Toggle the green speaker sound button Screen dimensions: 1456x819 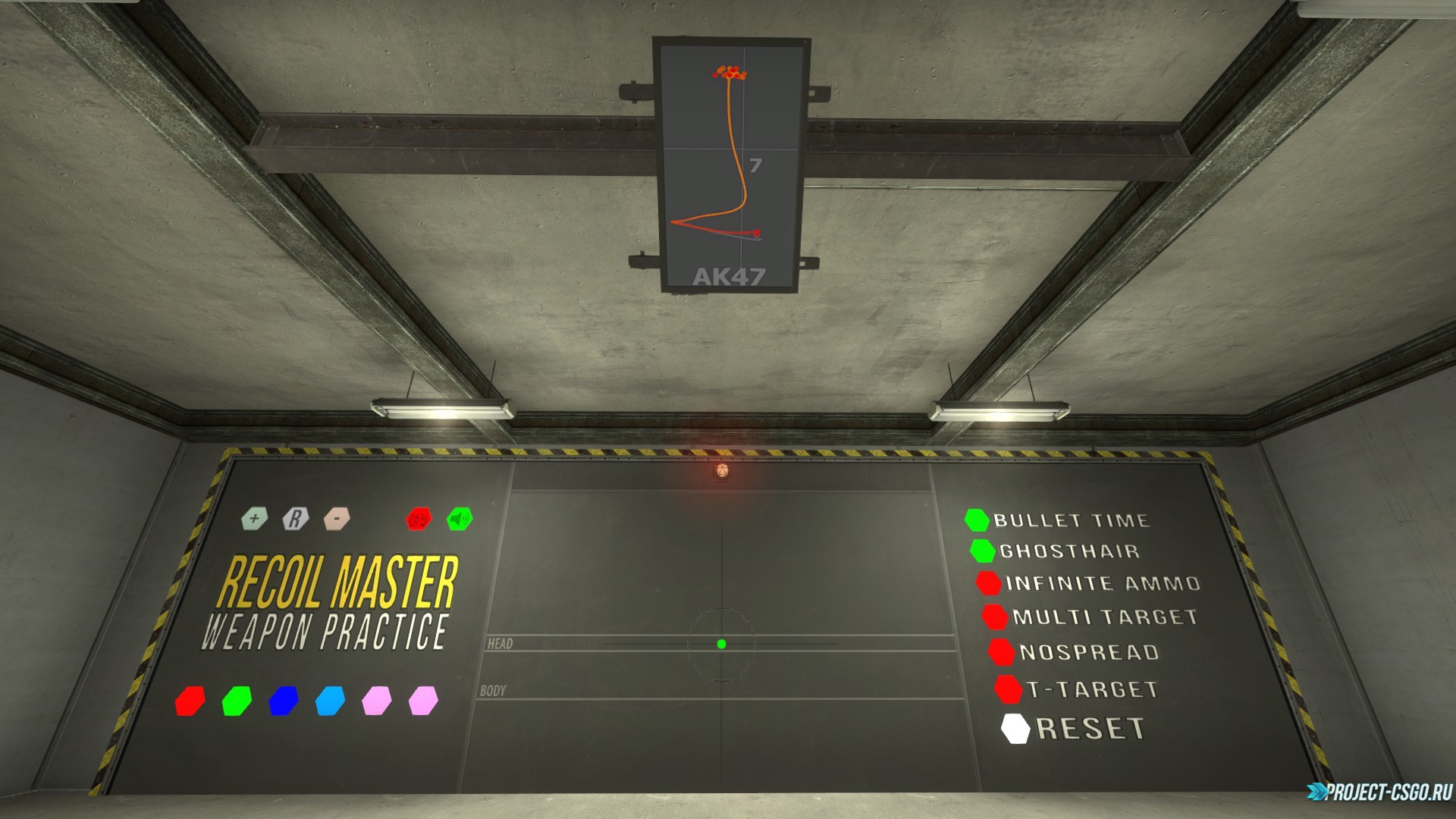(x=460, y=519)
